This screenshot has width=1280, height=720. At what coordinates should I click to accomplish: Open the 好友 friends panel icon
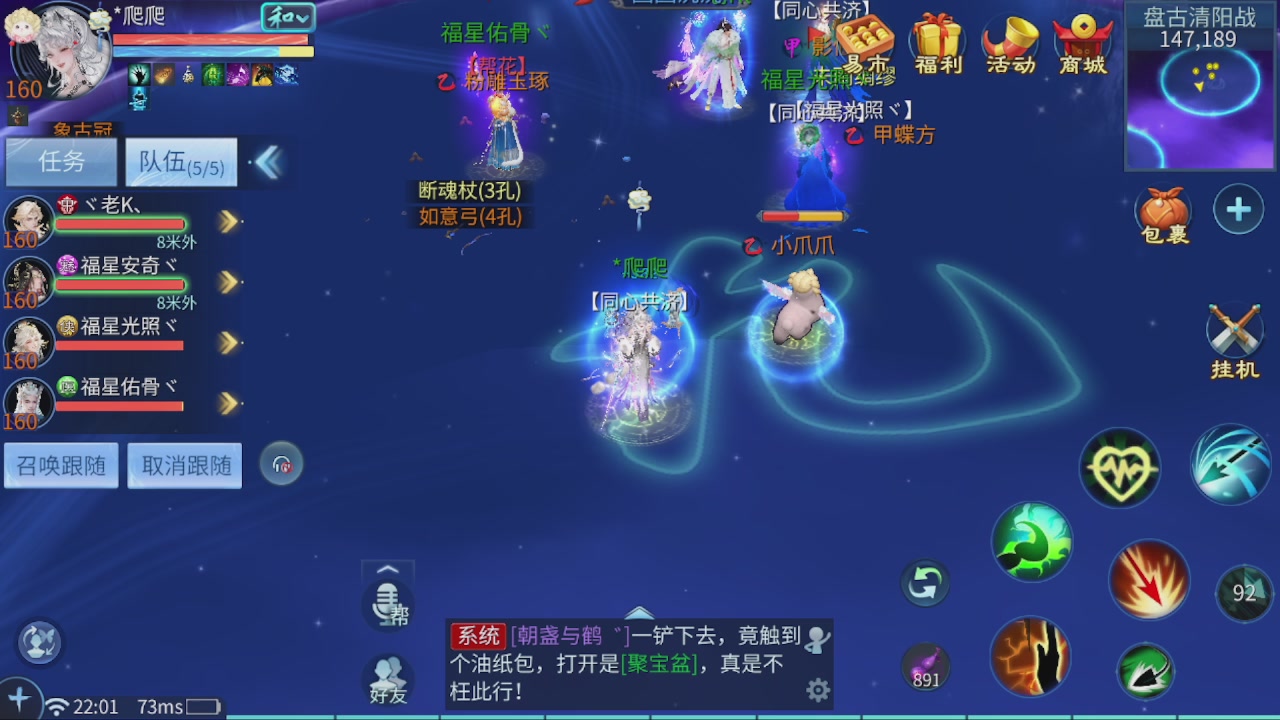coord(387,680)
